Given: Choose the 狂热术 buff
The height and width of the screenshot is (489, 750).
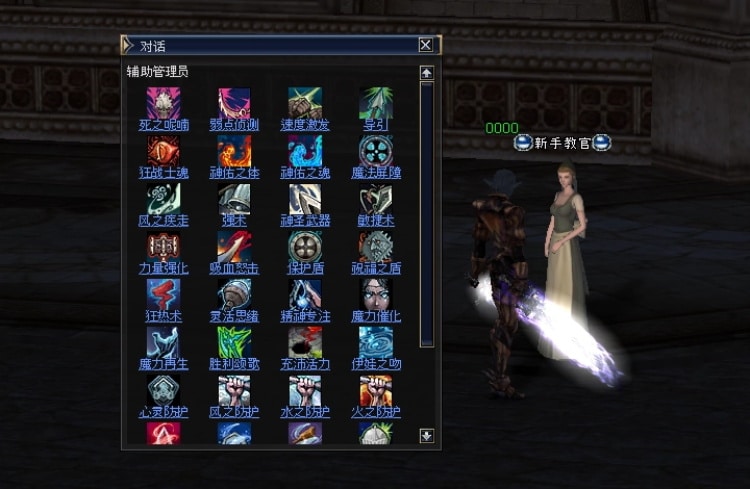Looking at the screenshot, I should 163,316.
